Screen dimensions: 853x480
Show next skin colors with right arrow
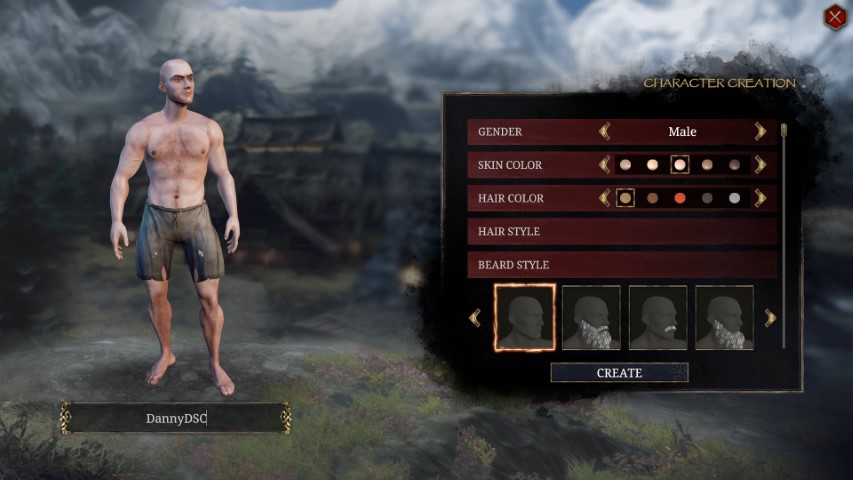coord(760,164)
